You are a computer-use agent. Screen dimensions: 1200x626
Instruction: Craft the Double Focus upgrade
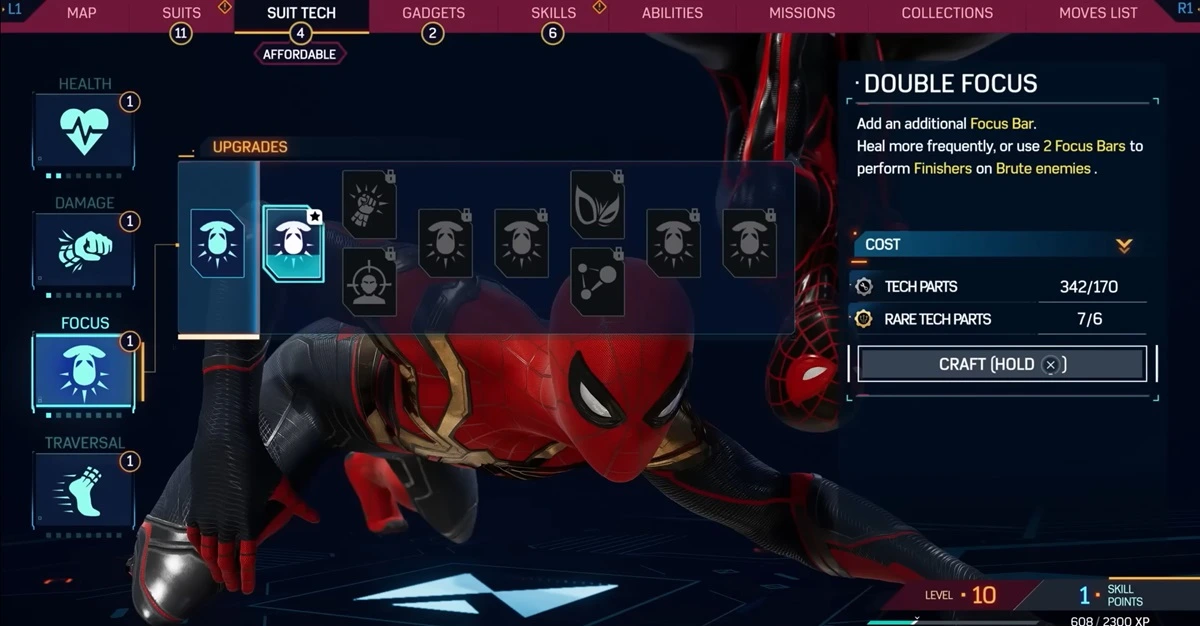(x=1002, y=364)
